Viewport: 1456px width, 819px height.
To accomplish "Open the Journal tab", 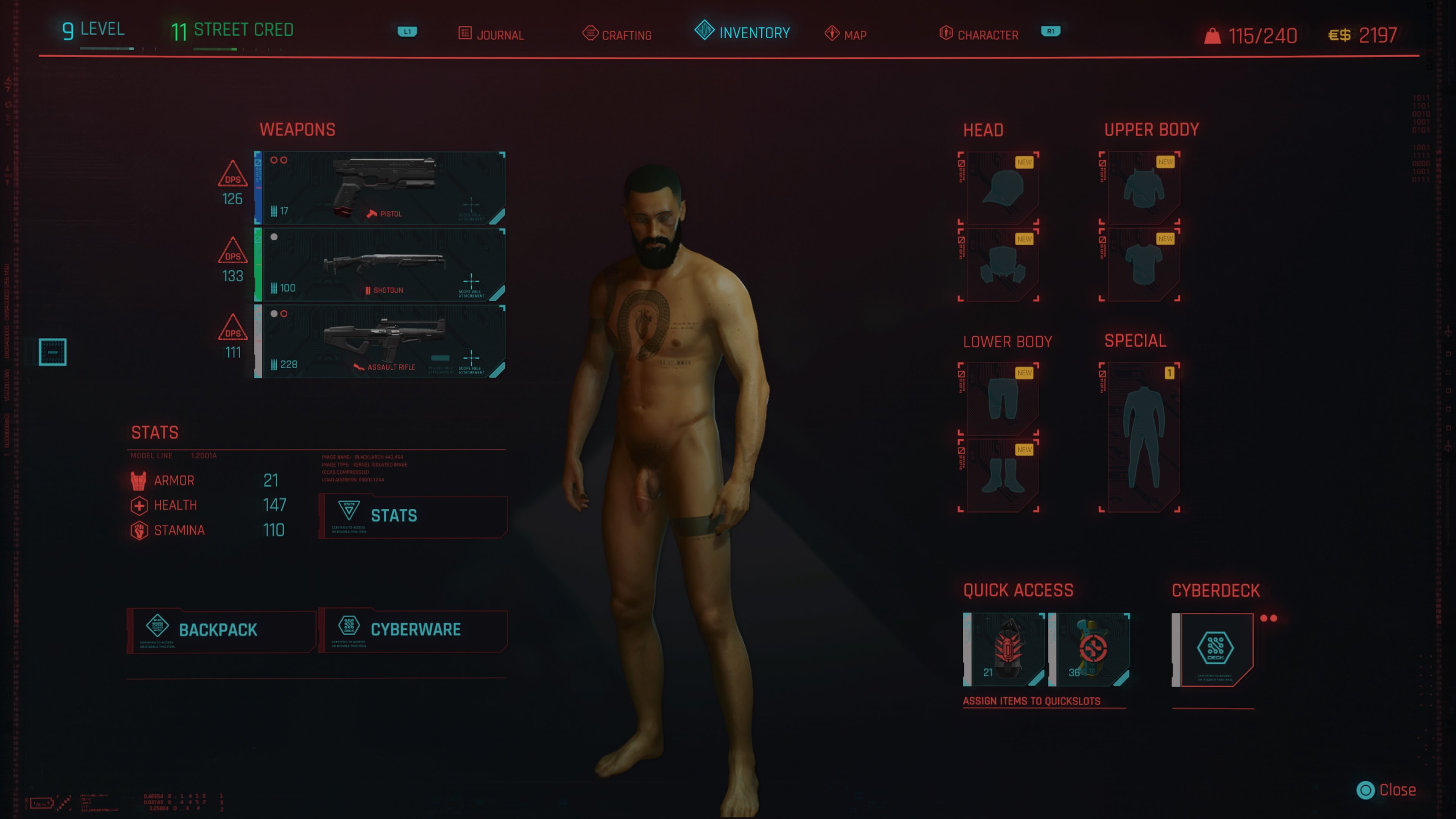I will 491,35.
